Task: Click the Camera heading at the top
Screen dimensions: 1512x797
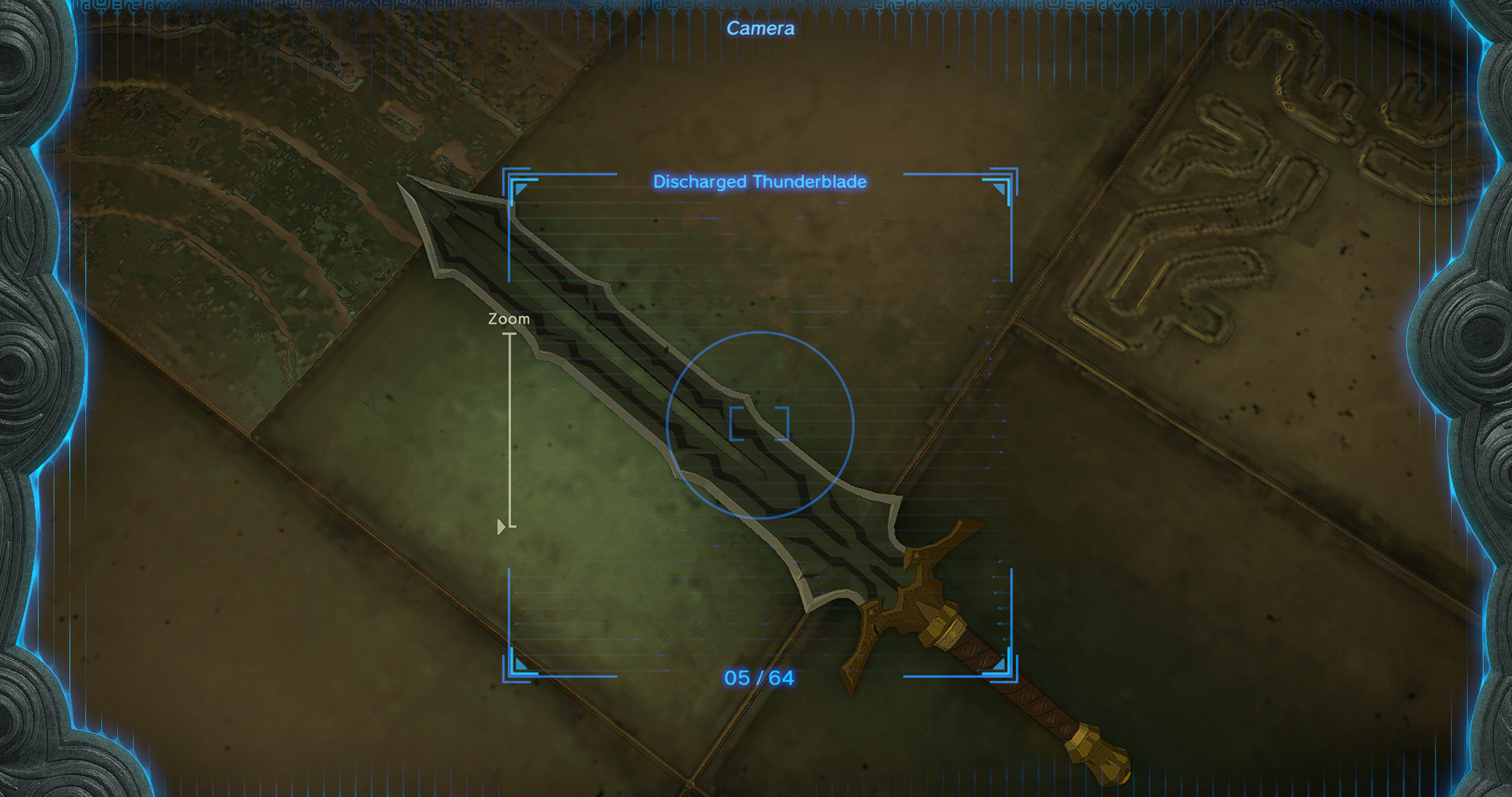Action: click(x=761, y=27)
